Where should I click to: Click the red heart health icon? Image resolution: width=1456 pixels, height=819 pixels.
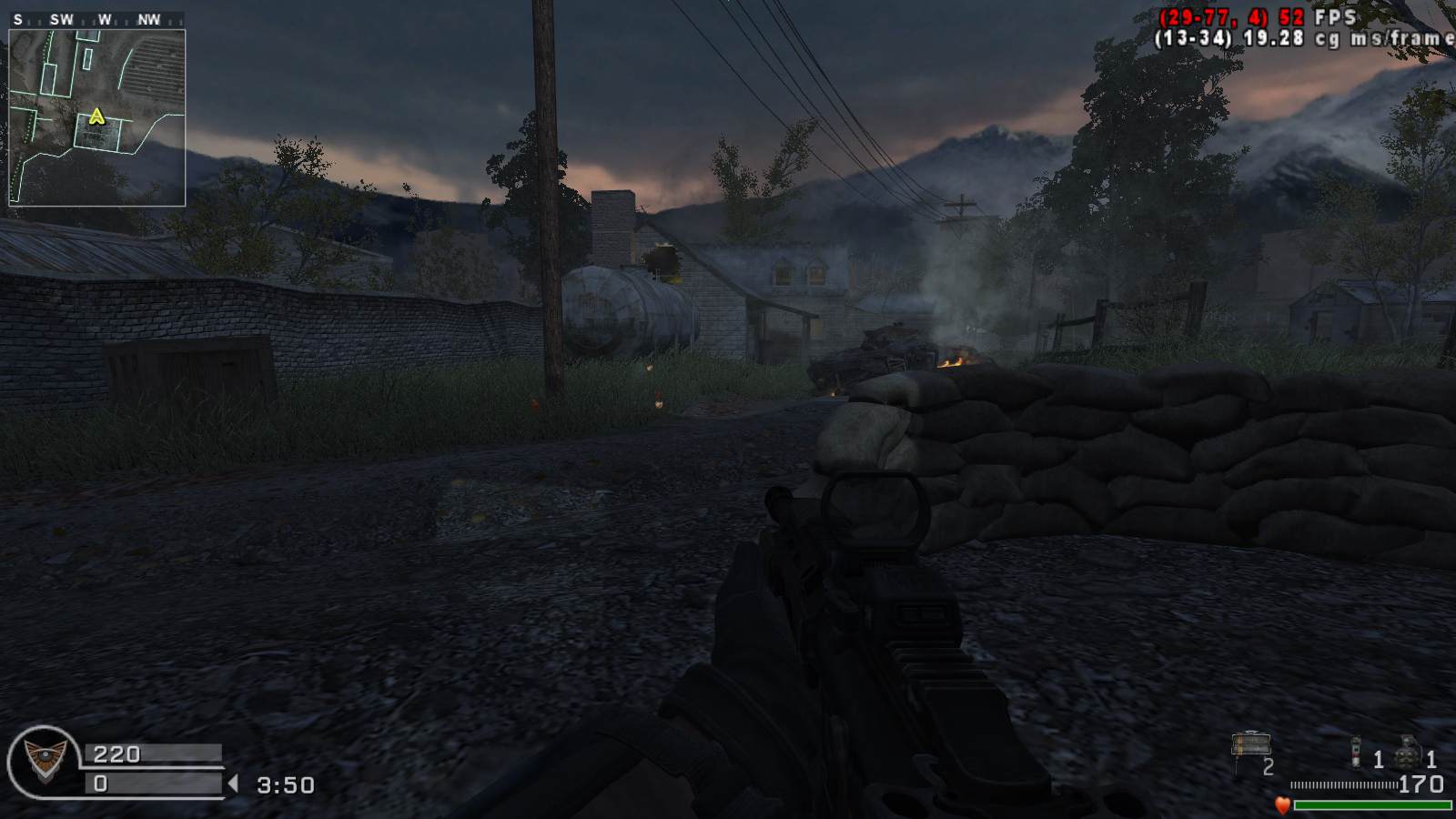point(1282,804)
